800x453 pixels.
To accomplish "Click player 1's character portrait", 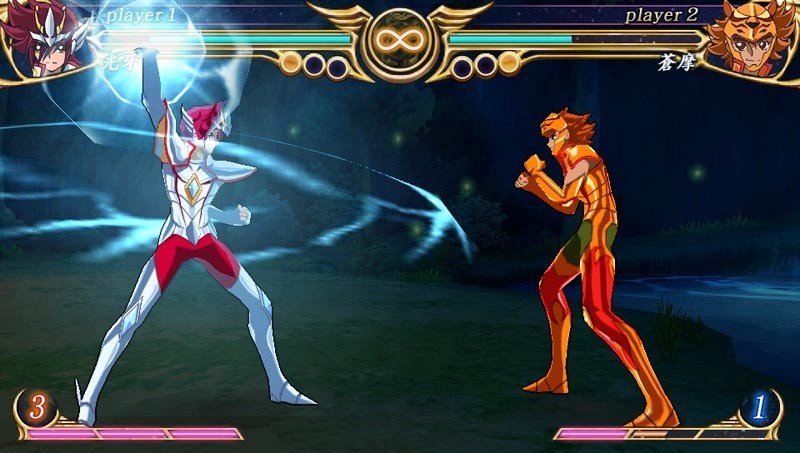I will pyautogui.click(x=40, y=40).
